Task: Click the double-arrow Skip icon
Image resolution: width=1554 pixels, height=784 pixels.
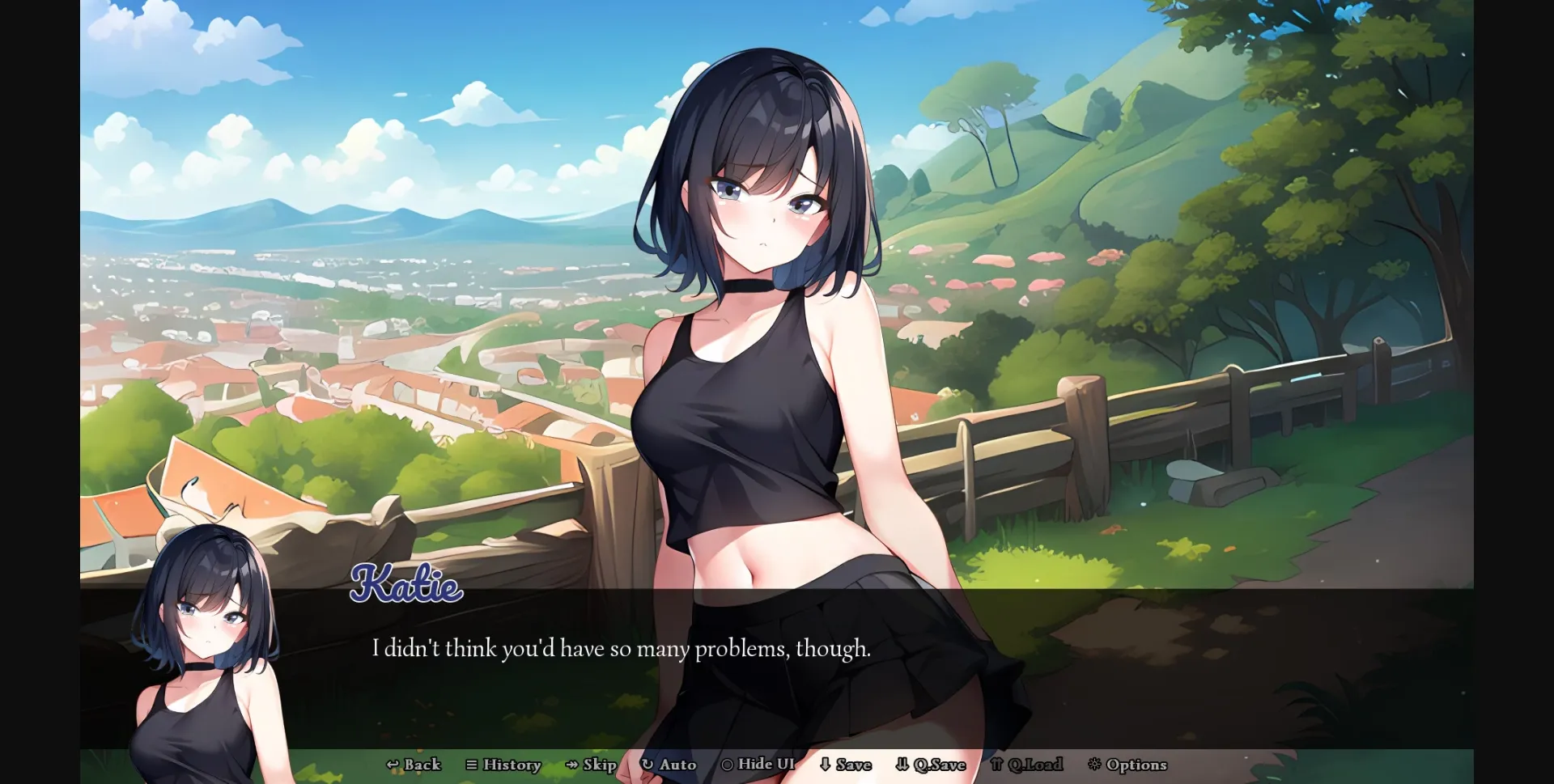Action: pyautogui.click(x=571, y=764)
